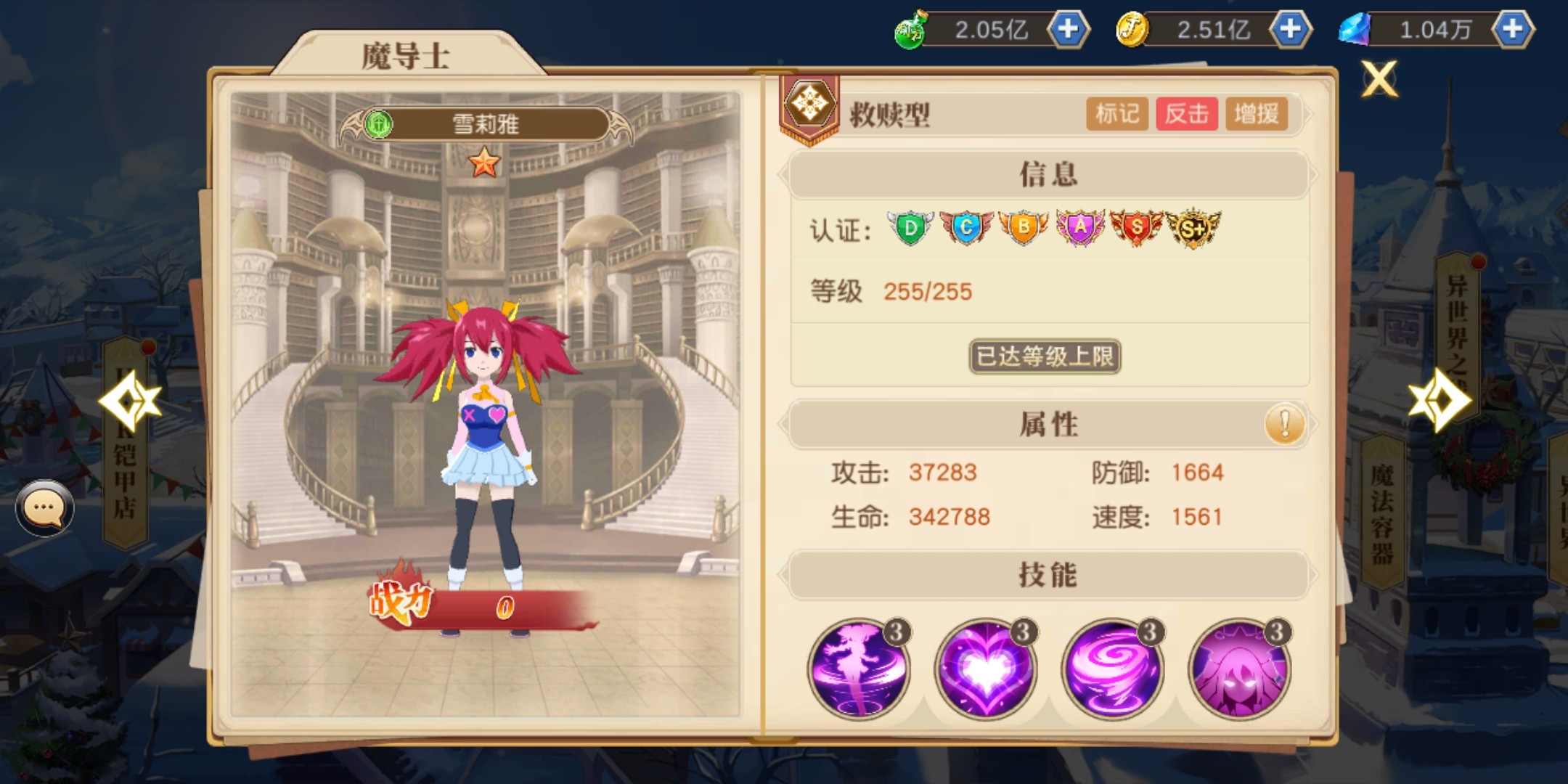The width and height of the screenshot is (1568, 784).
Task: Inspect the glowing-eyed girl skill
Action: click(1239, 669)
